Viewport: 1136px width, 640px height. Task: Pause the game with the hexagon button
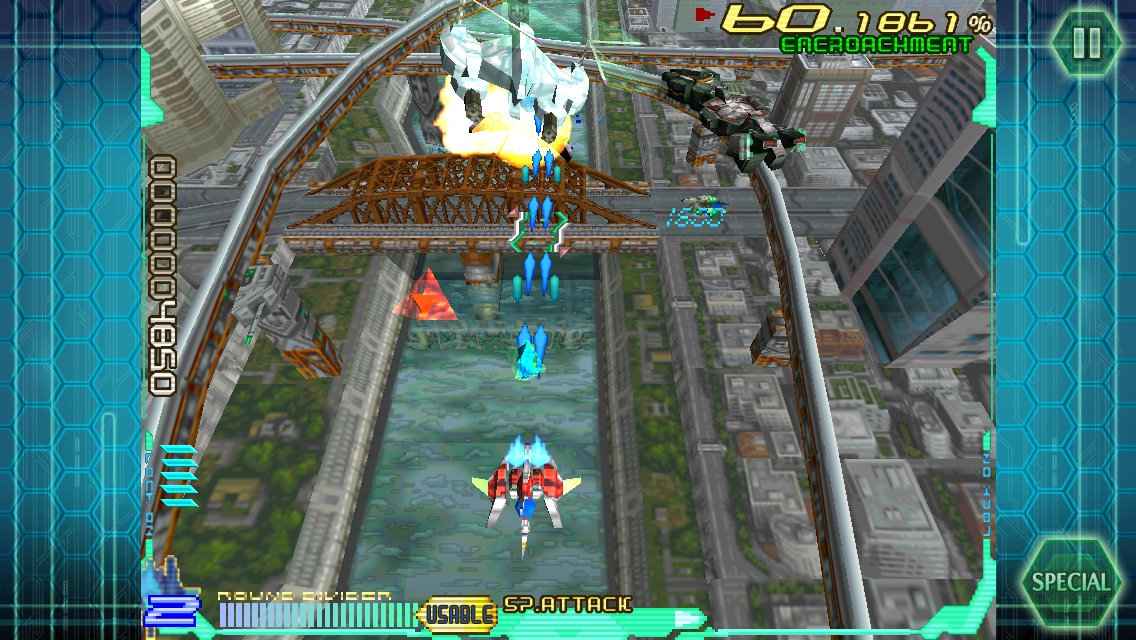pos(1086,43)
